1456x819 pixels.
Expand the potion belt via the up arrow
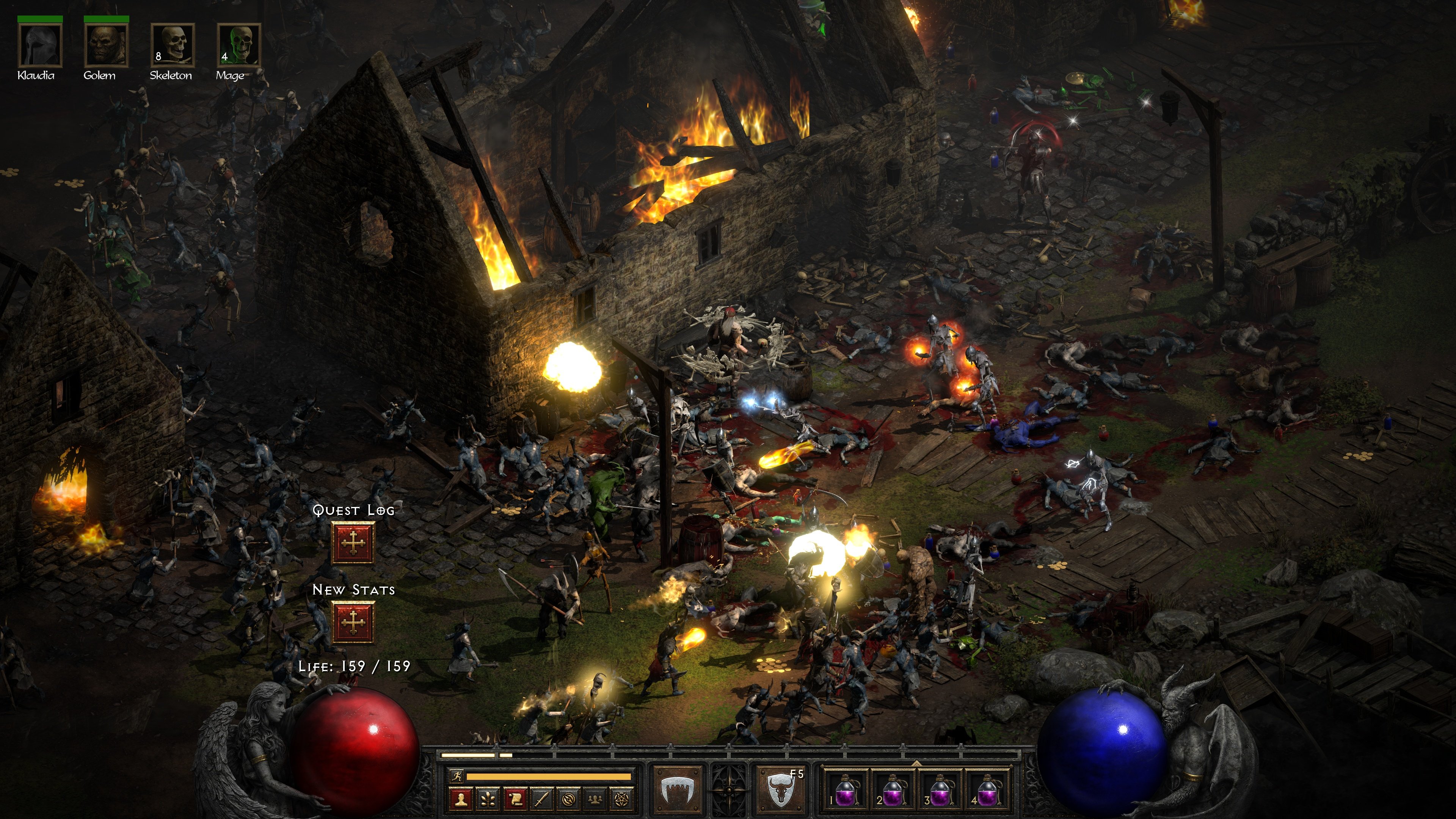tap(917, 764)
